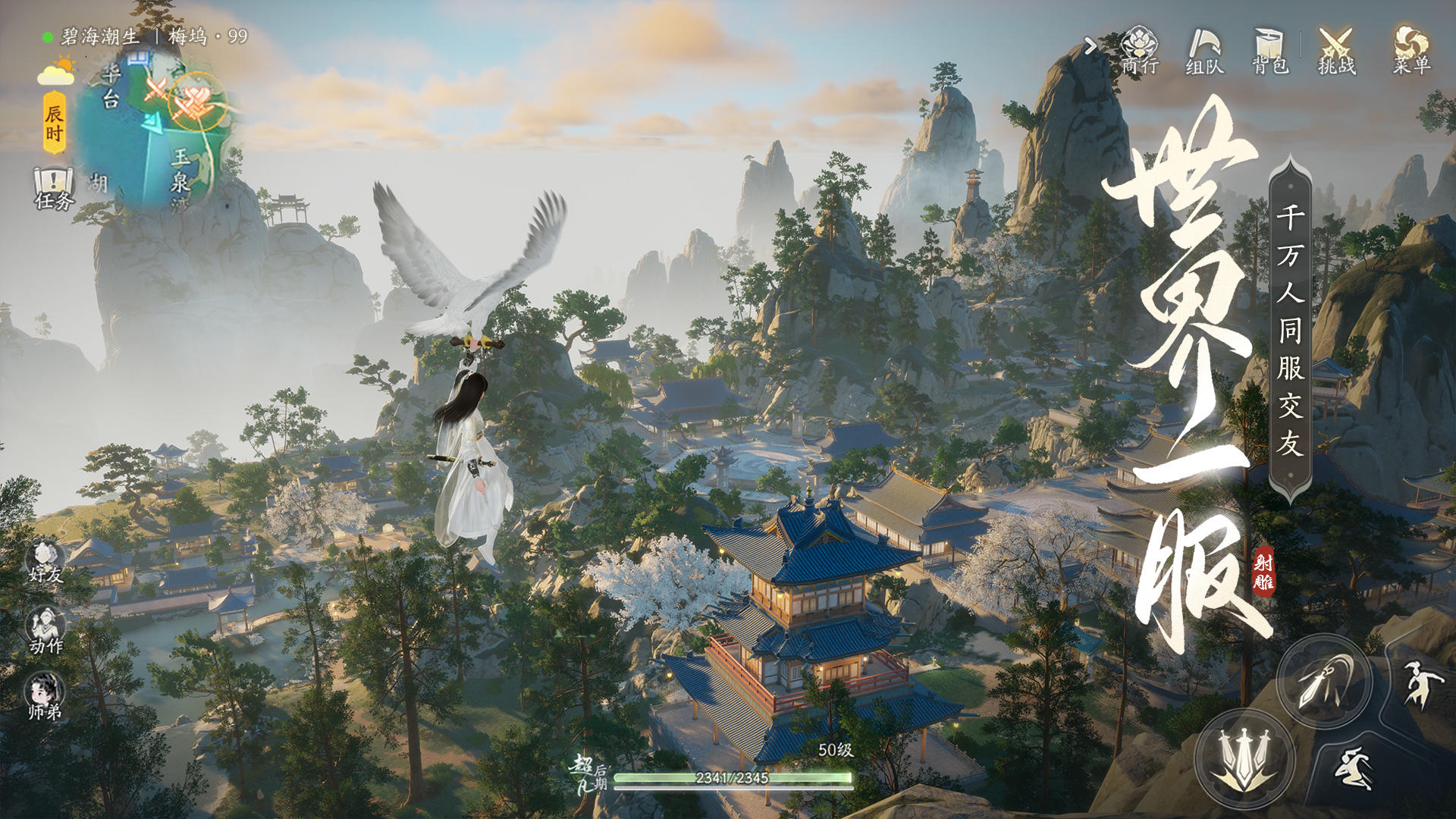
Task: Open the 商行 trading house menu
Action: 1139,50
